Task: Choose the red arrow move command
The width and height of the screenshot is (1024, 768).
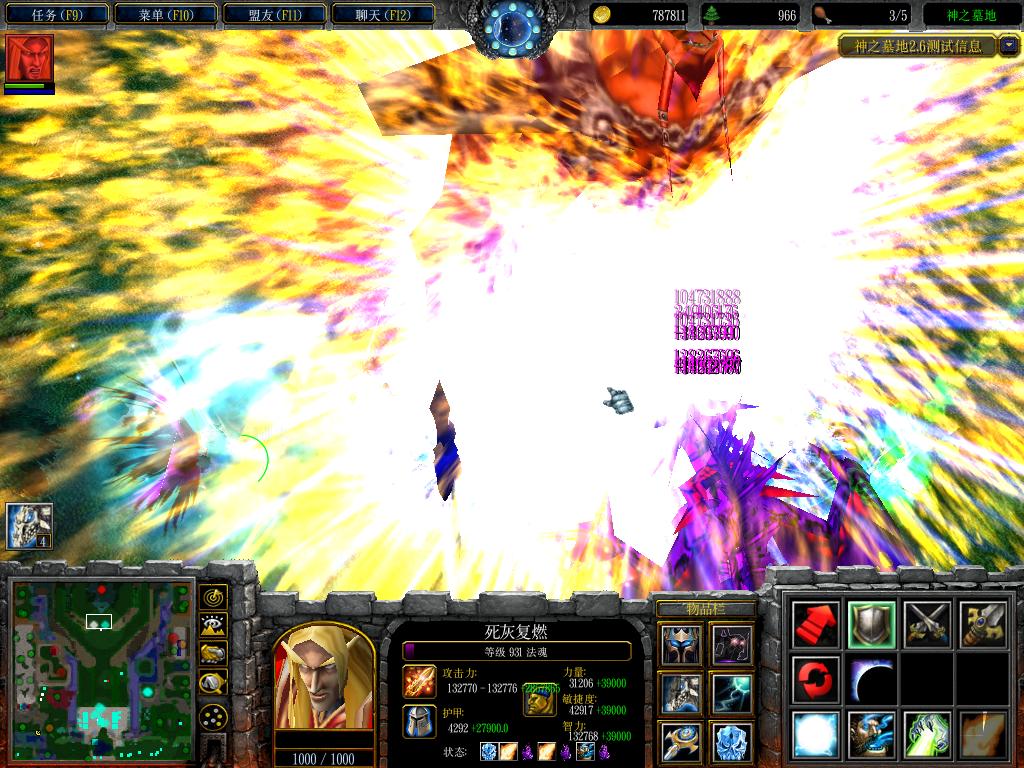Action: coord(815,624)
